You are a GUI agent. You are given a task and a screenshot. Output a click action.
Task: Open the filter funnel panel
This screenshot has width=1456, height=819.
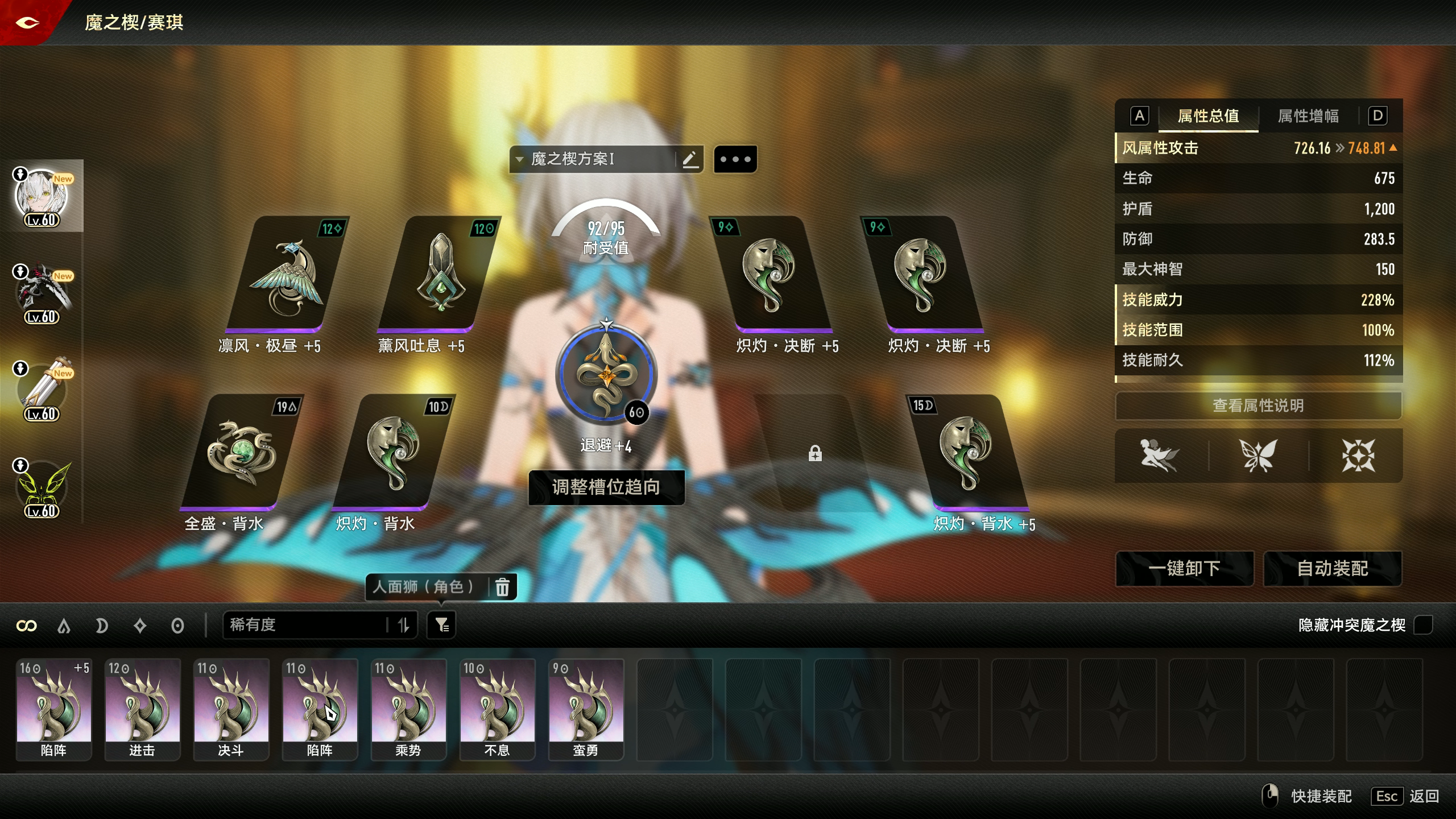pos(442,625)
